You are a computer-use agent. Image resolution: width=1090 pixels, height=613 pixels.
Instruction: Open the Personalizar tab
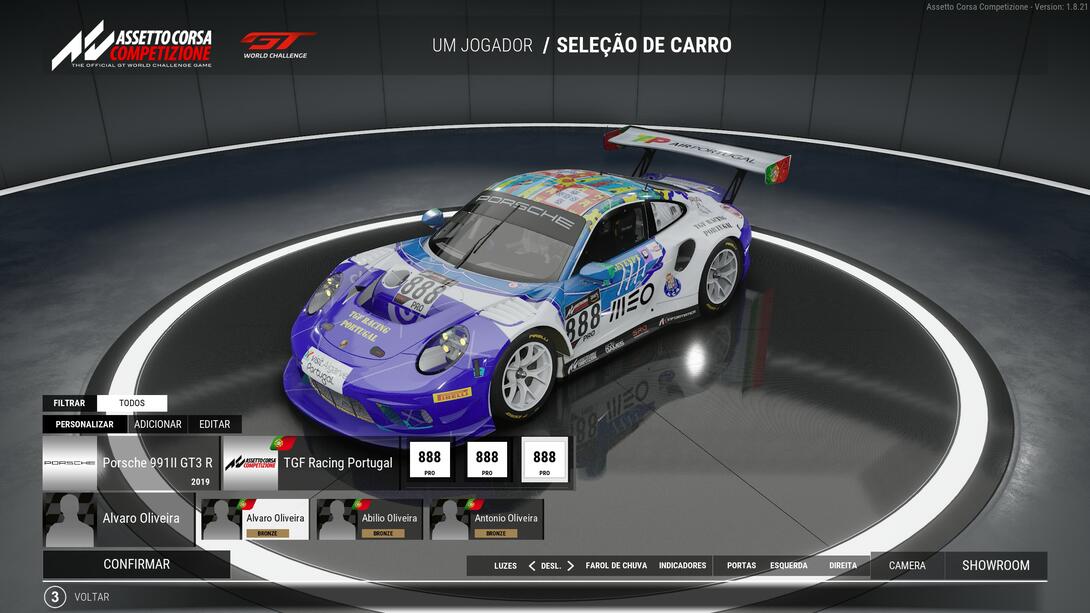(x=84, y=424)
